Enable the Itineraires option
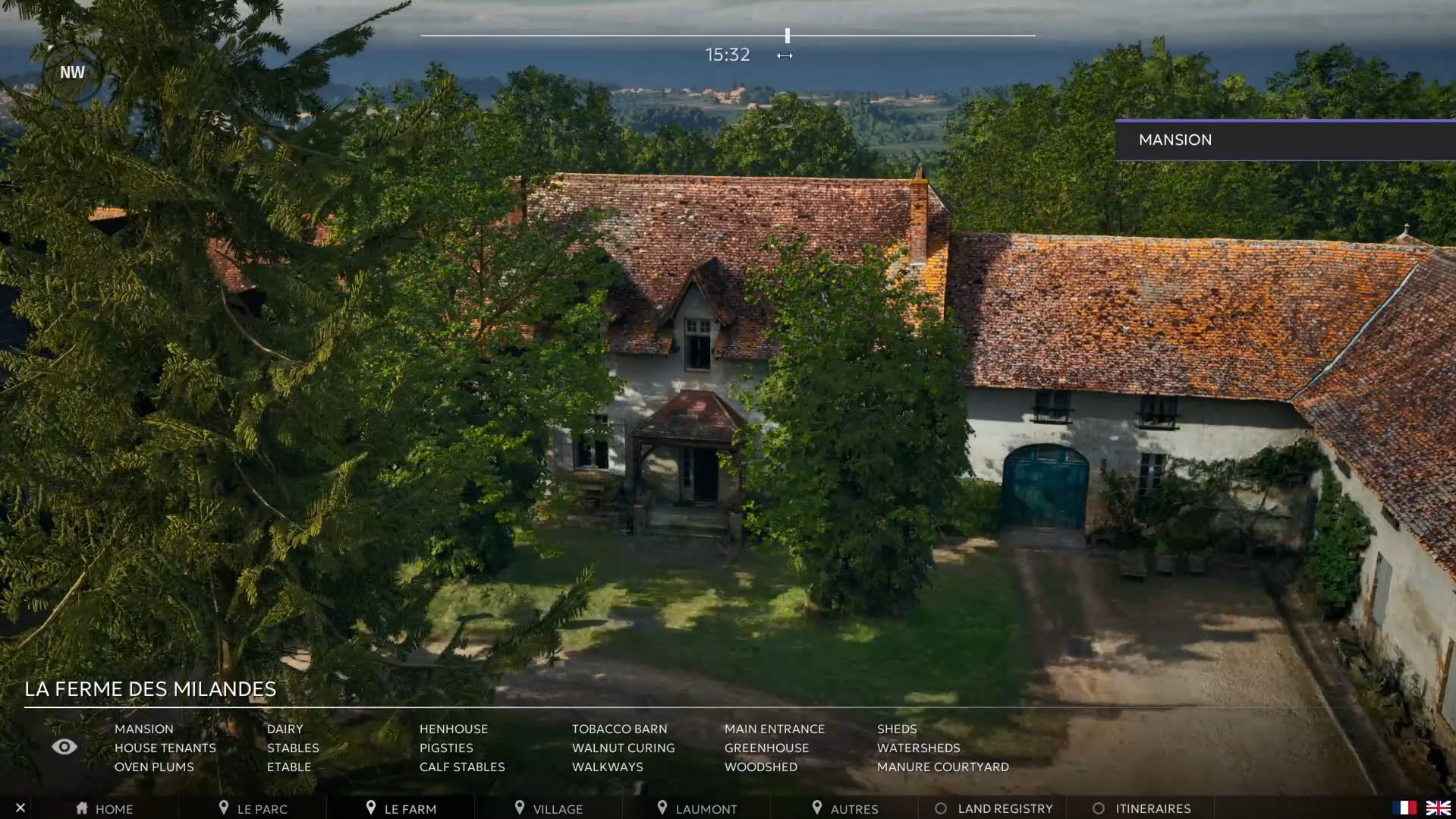Viewport: 1456px width, 819px height. coord(1142,808)
